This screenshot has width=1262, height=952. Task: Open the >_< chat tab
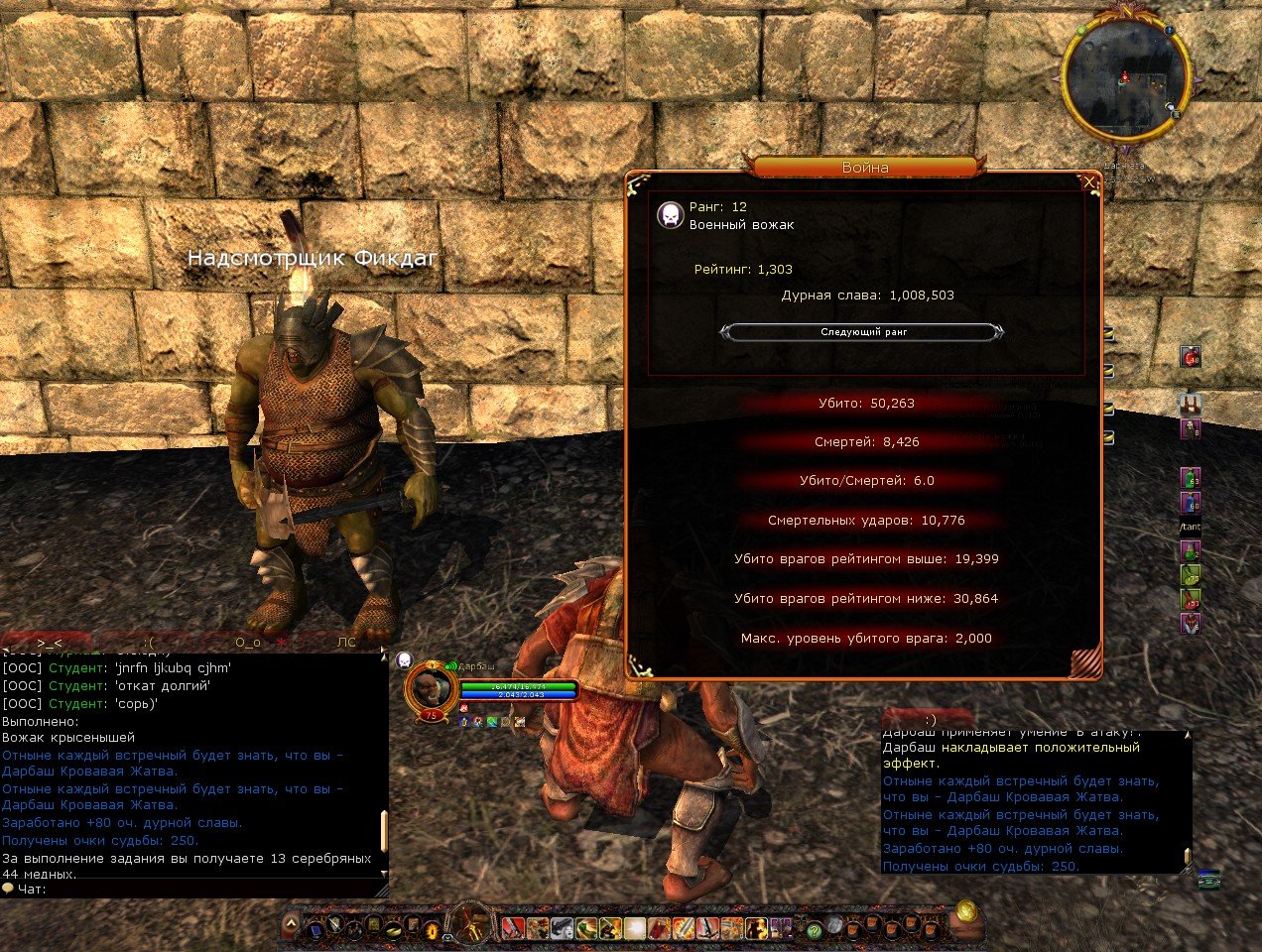50,643
